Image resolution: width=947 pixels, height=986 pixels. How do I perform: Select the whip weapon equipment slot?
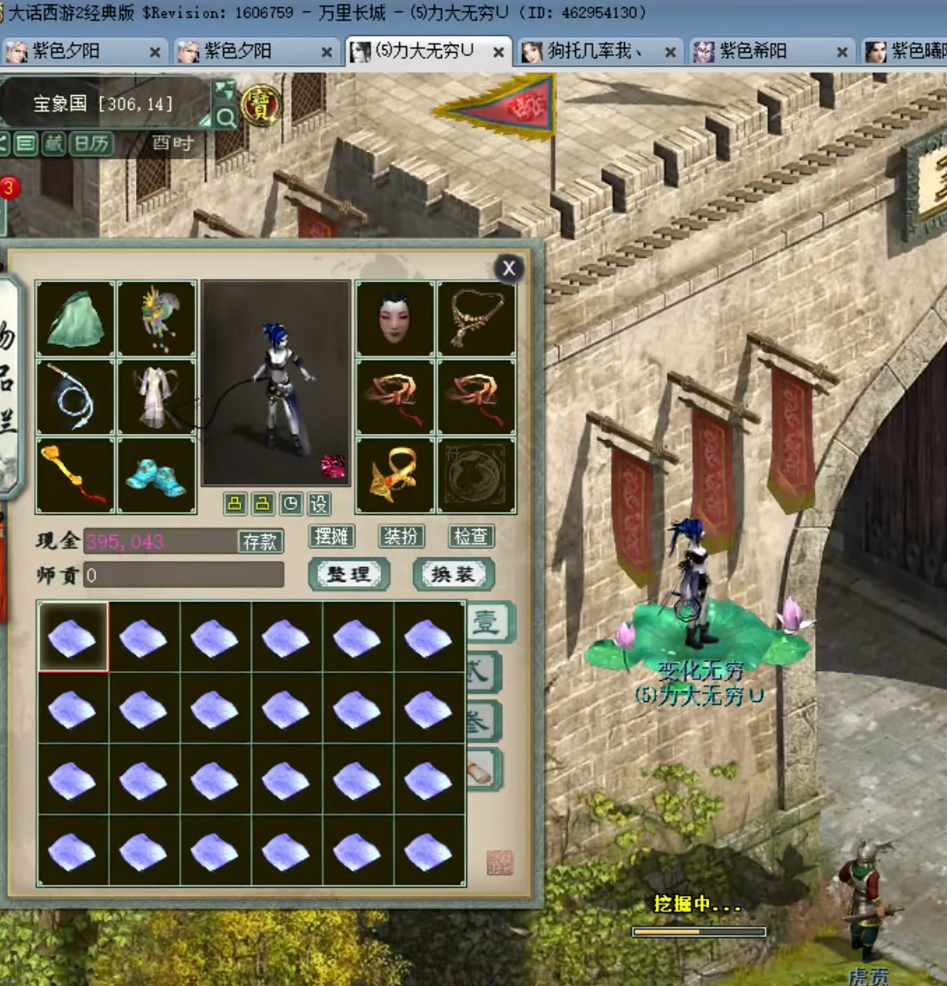75,398
